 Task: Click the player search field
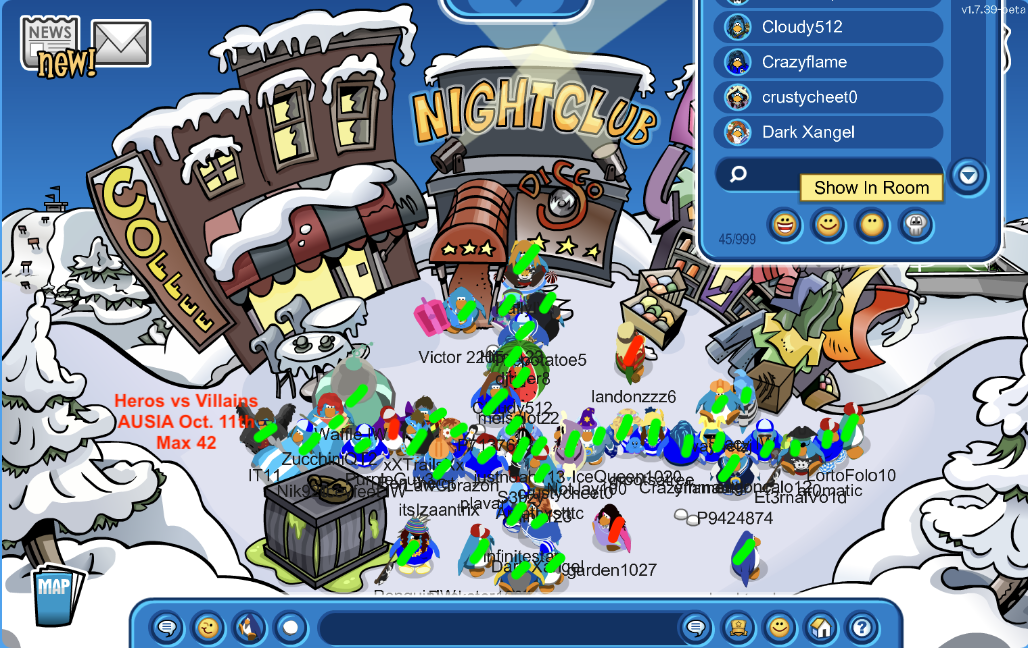(828, 174)
